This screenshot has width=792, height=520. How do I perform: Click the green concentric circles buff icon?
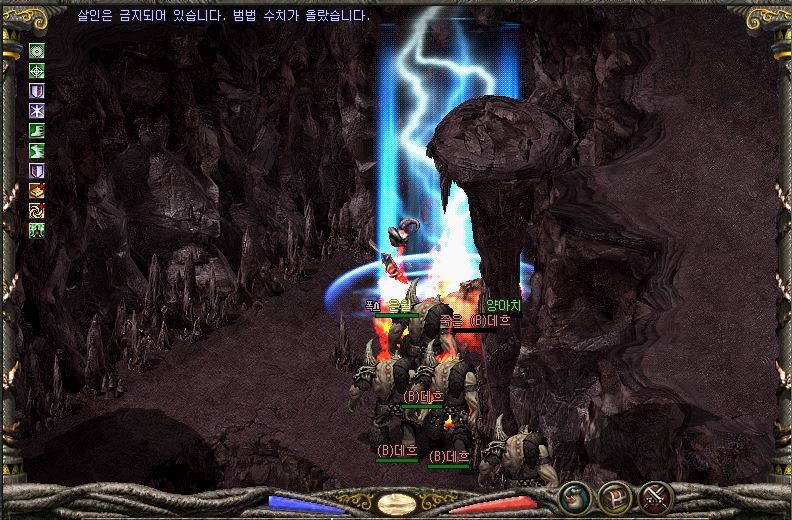tap(37, 51)
